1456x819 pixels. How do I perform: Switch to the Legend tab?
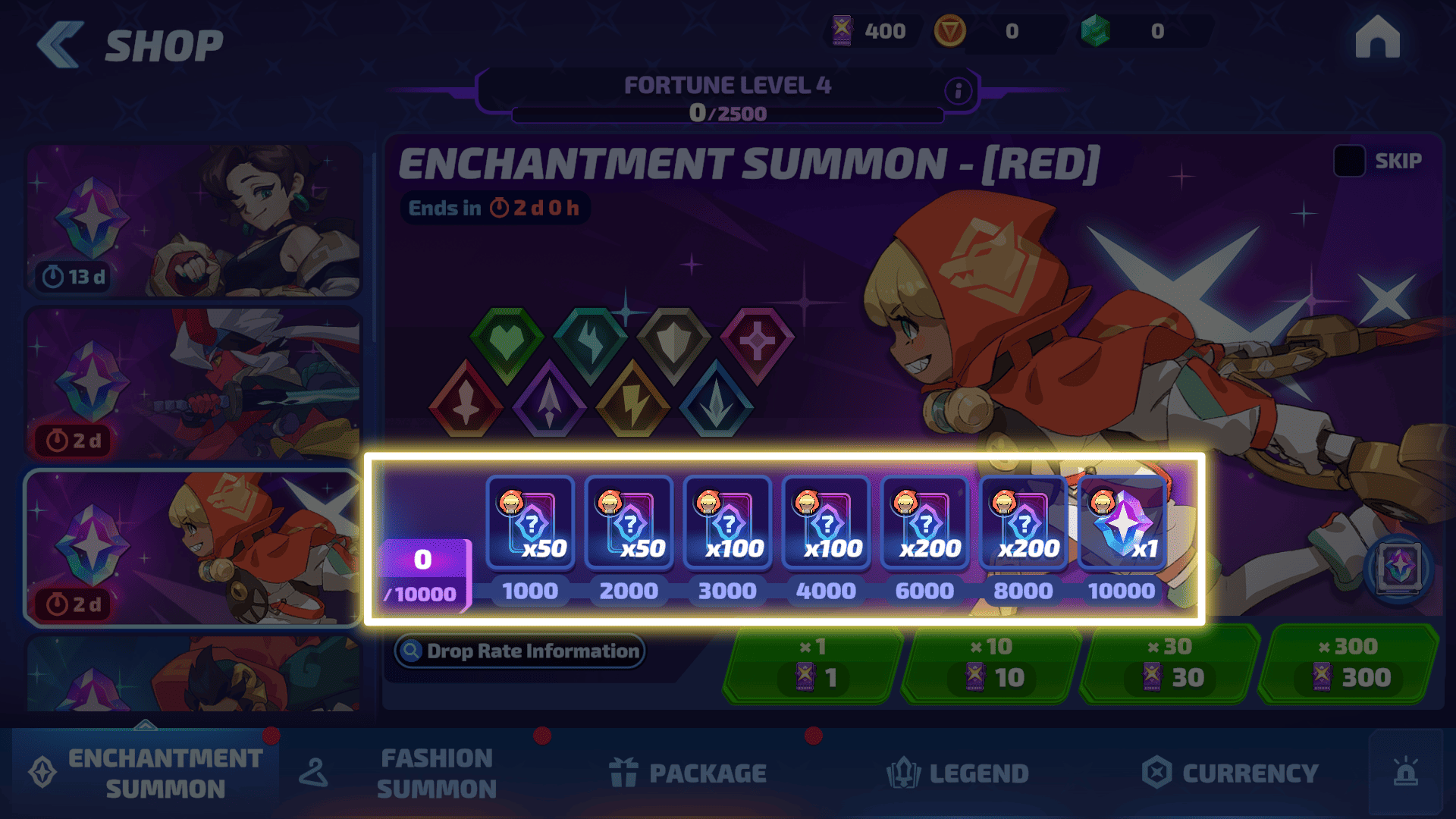click(958, 773)
